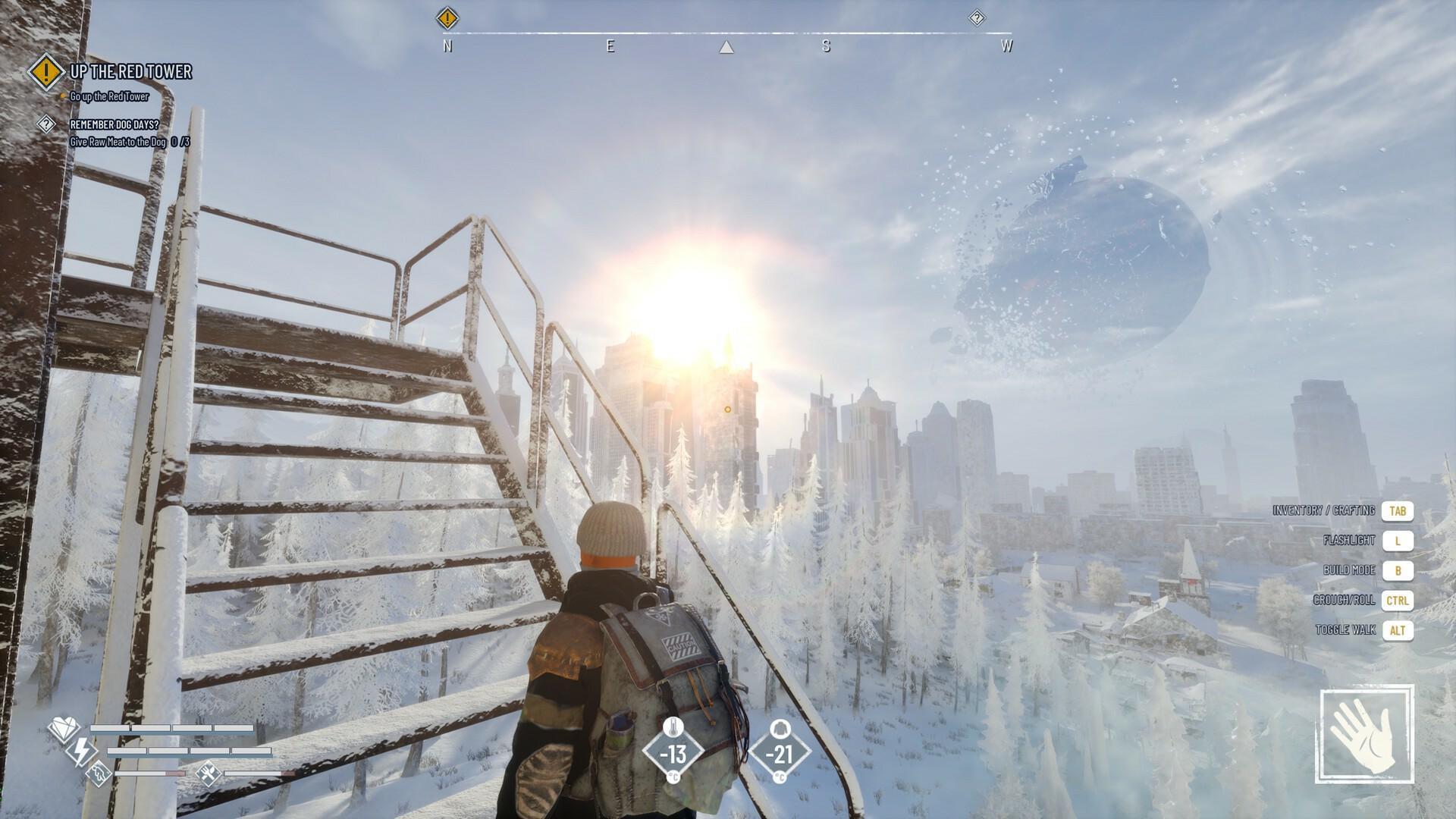Enable Crouch/Roll via the CTRL hint
The width and height of the screenshot is (1456, 819).
pyautogui.click(x=1398, y=601)
